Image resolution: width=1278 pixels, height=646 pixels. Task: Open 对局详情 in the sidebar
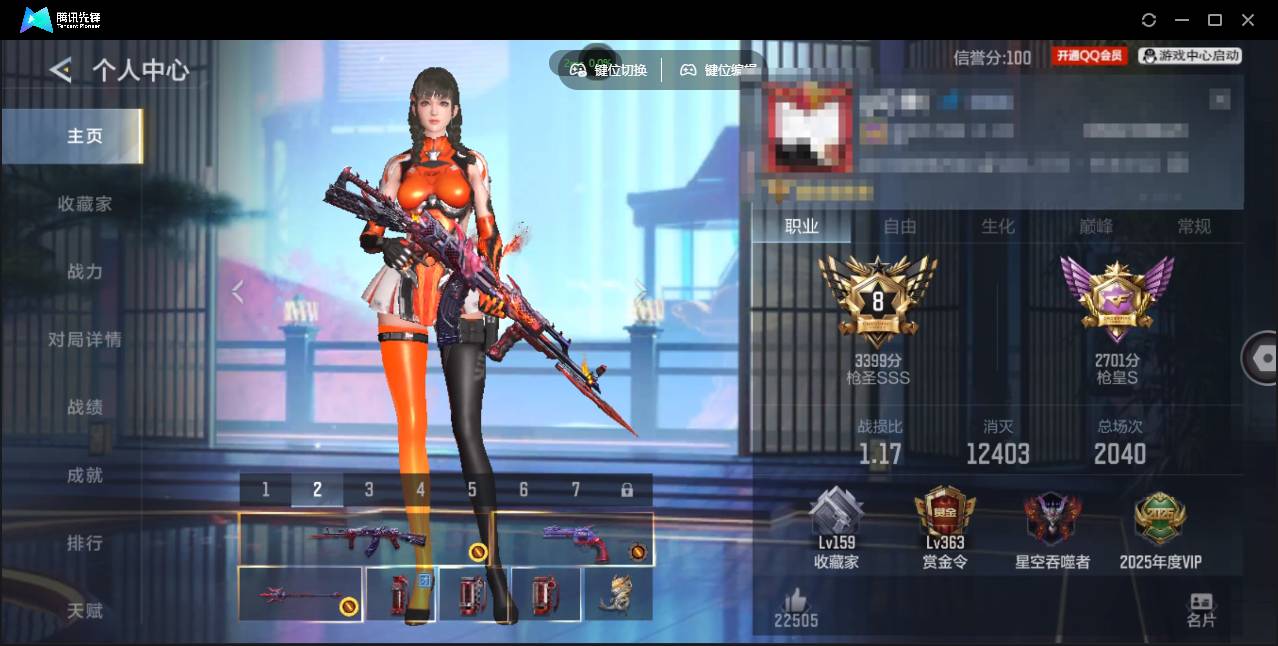pos(84,340)
